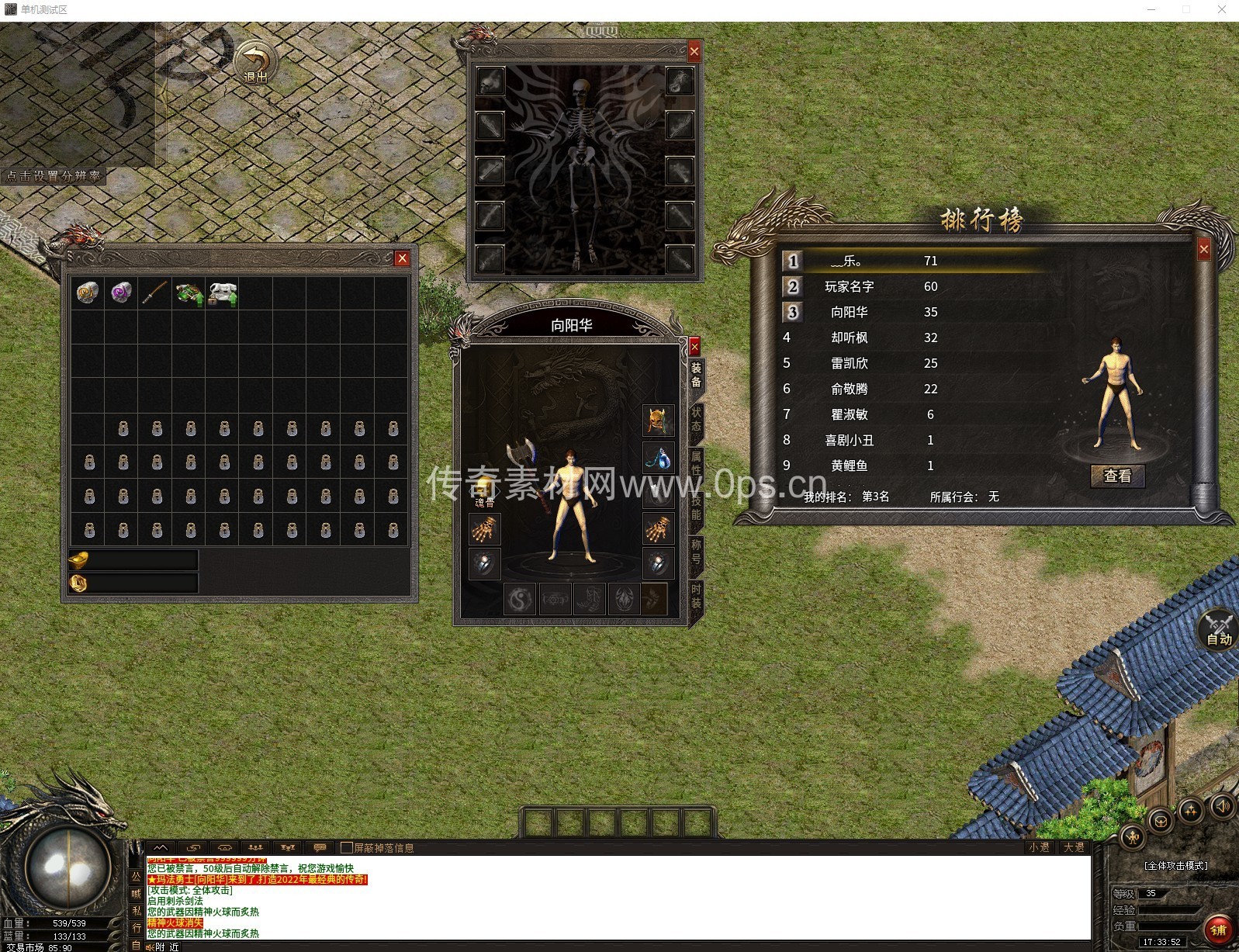The height and width of the screenshot is (952, 1239).
Task: Click the 退出 exit button
Action: click(255, 64)
